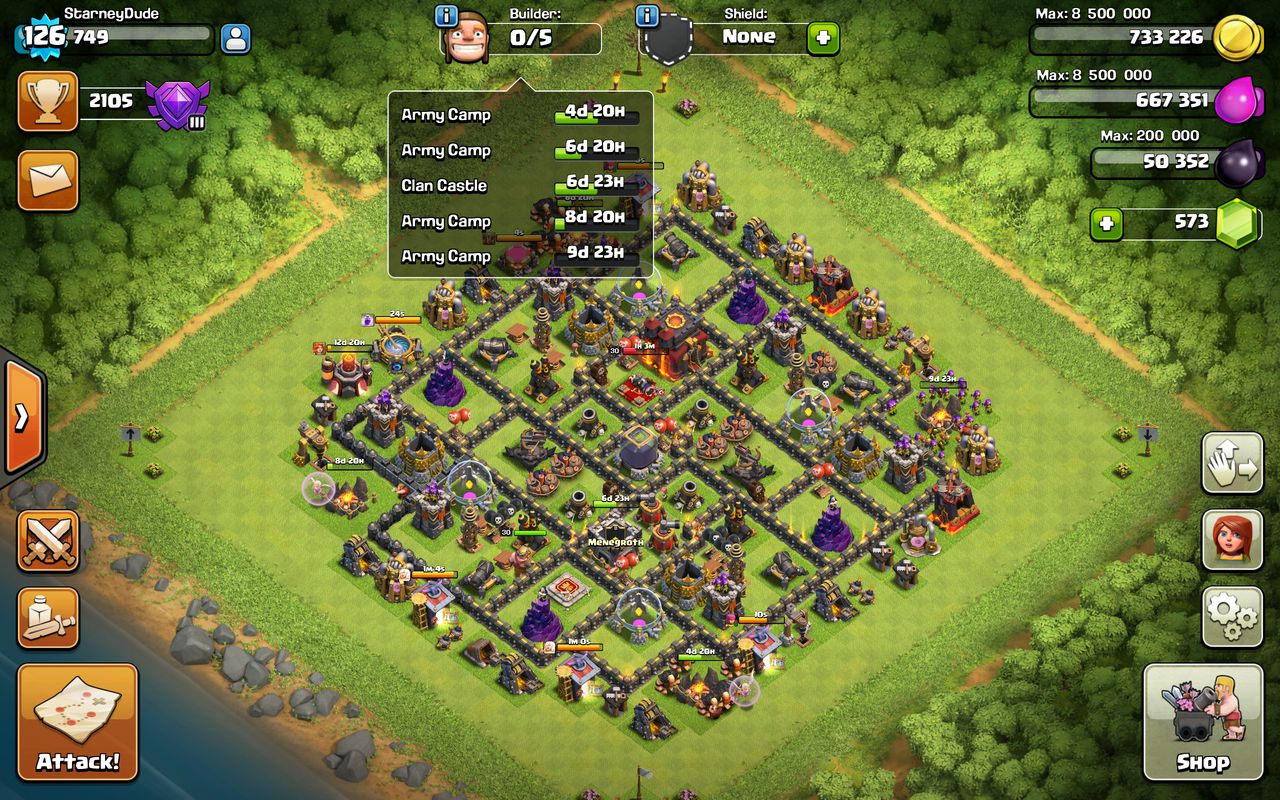Open the trophy leaderboard button
Image resolution: width=1280 pixels, height=800 pixels.
[x=47, y=101]
